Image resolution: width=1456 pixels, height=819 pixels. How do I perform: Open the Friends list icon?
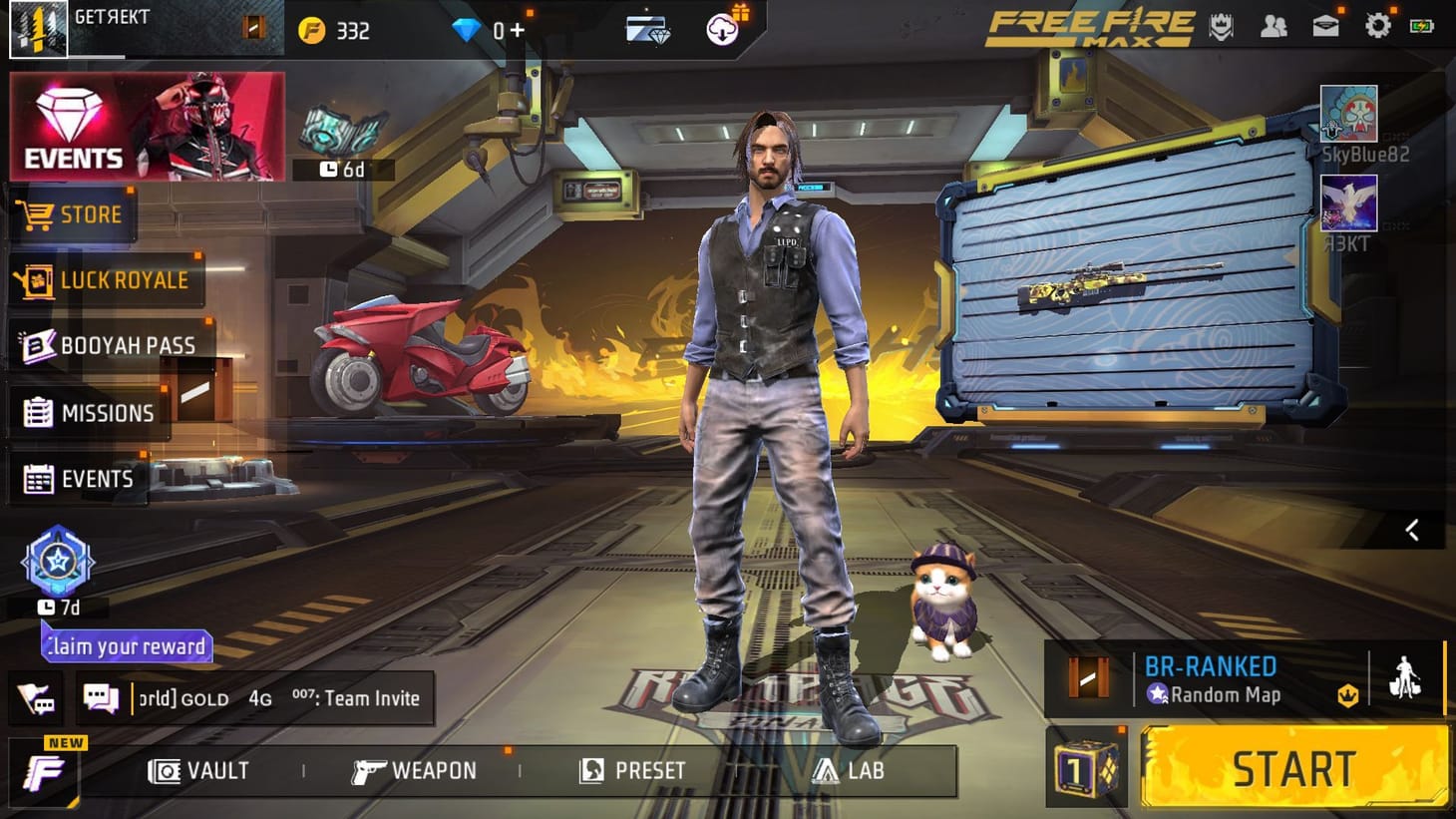[1274, 27]
